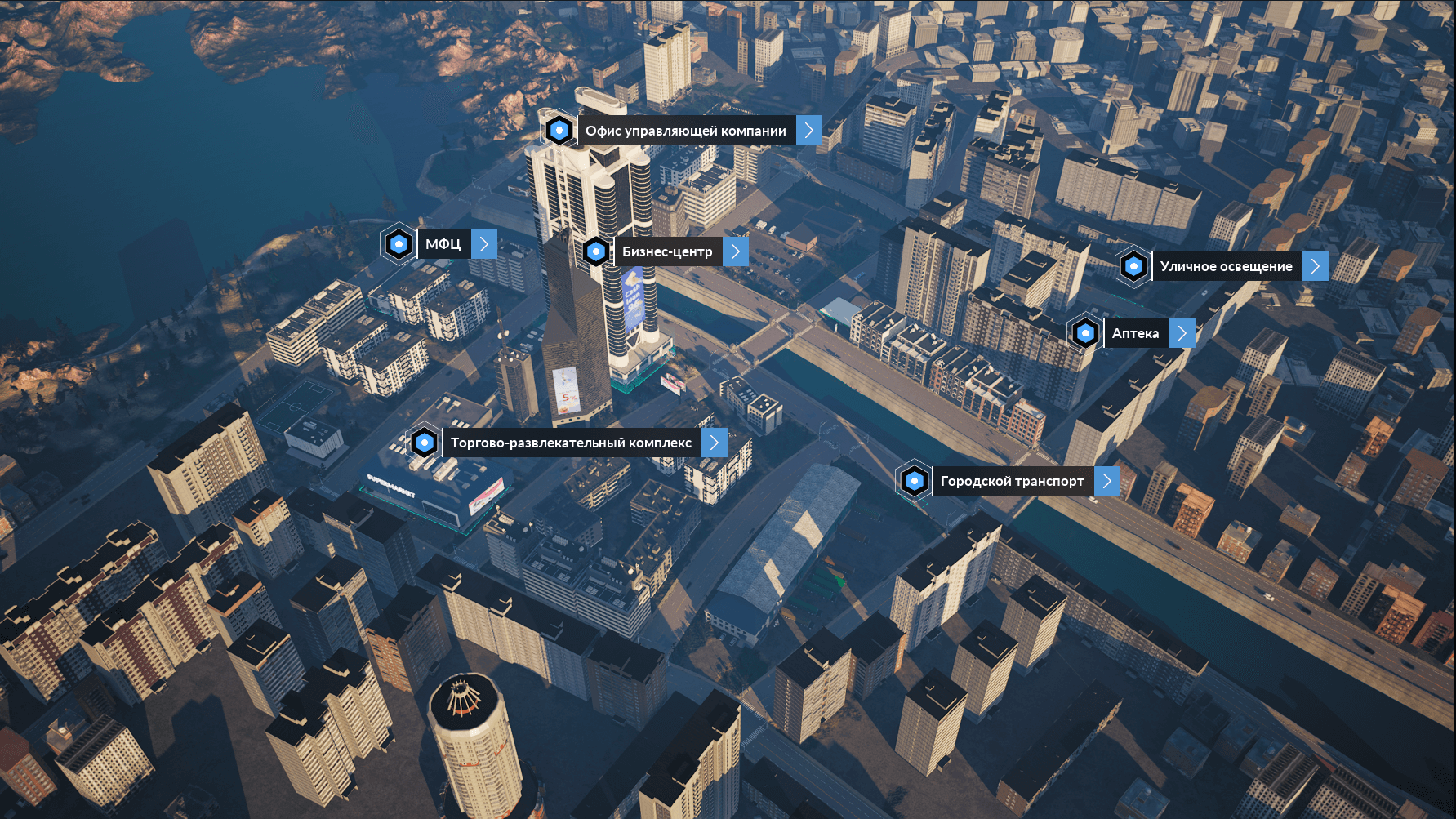Open Торгово-развлекательный комплекс label
This screenshot has width=1456, height=819.
click(x=571, y=443)
